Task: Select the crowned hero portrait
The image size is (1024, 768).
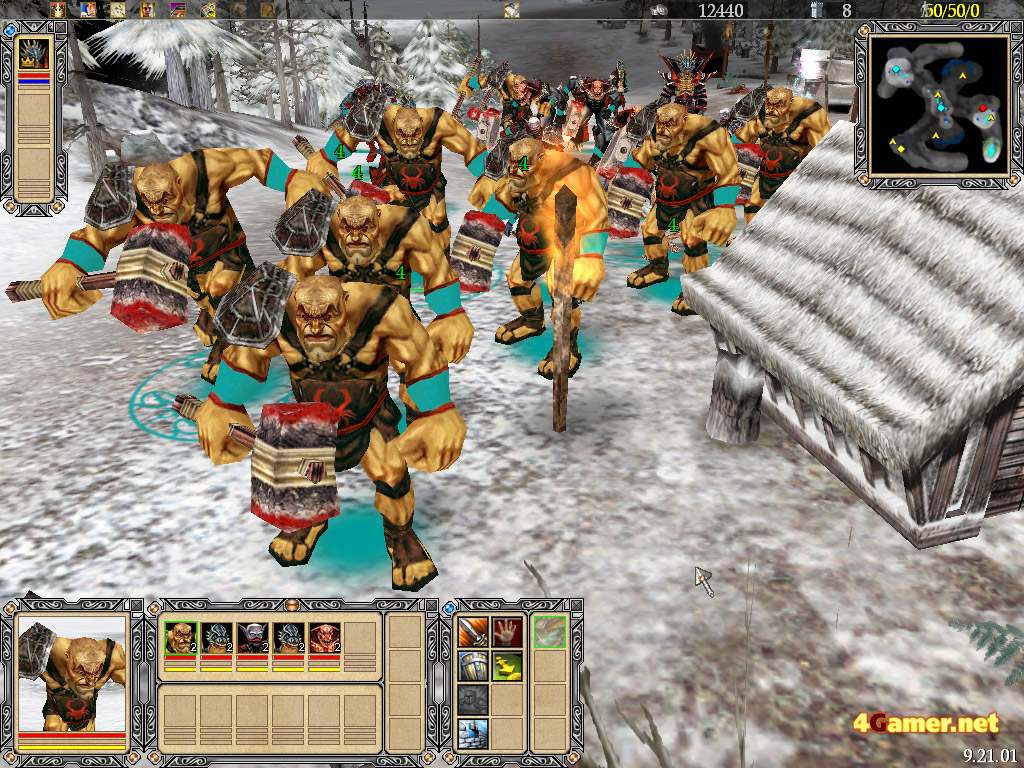Action: click(34, 53)
